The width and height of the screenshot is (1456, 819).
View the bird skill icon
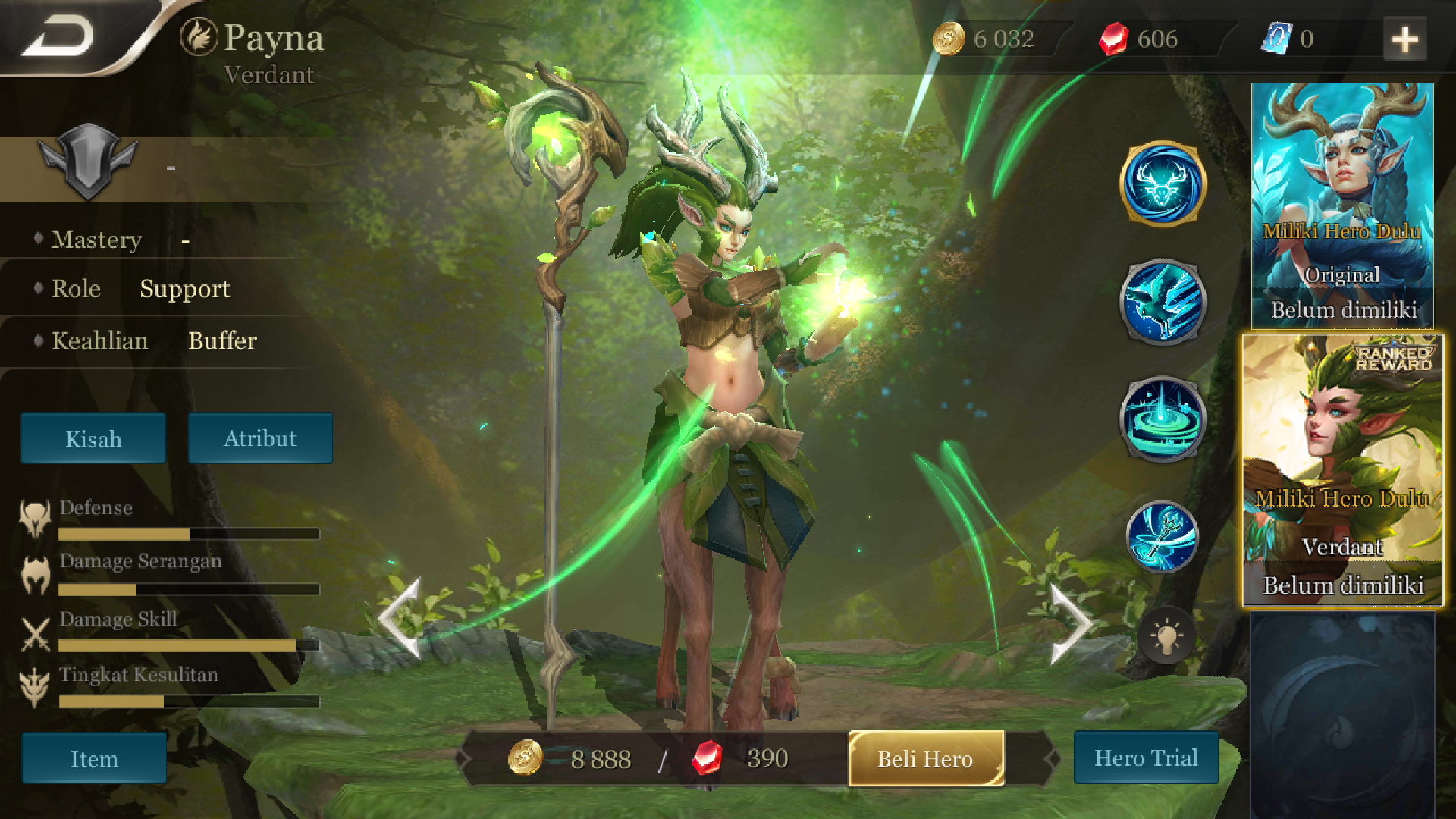pos(1163,302)
